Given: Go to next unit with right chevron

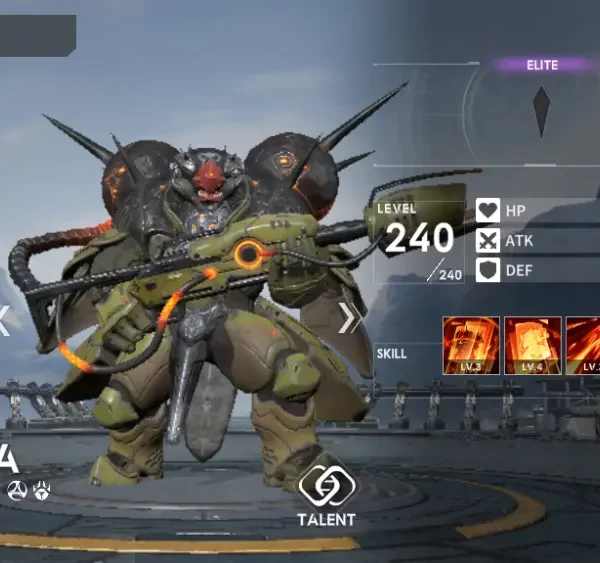Looking at the screenshot, I should tap(349, 318).
